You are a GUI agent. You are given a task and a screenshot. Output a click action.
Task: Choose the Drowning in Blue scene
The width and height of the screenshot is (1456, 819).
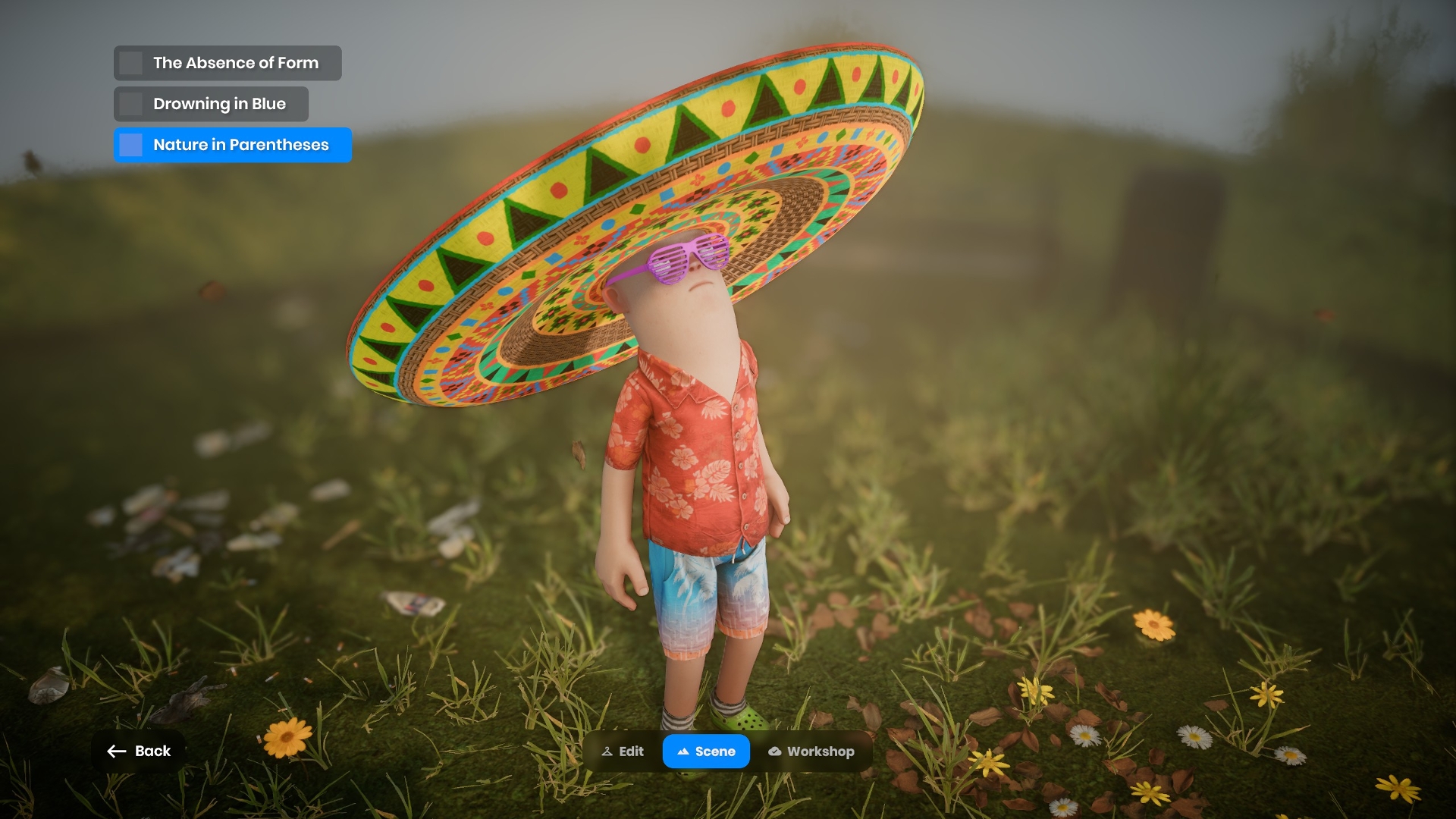tap(211, 104)
